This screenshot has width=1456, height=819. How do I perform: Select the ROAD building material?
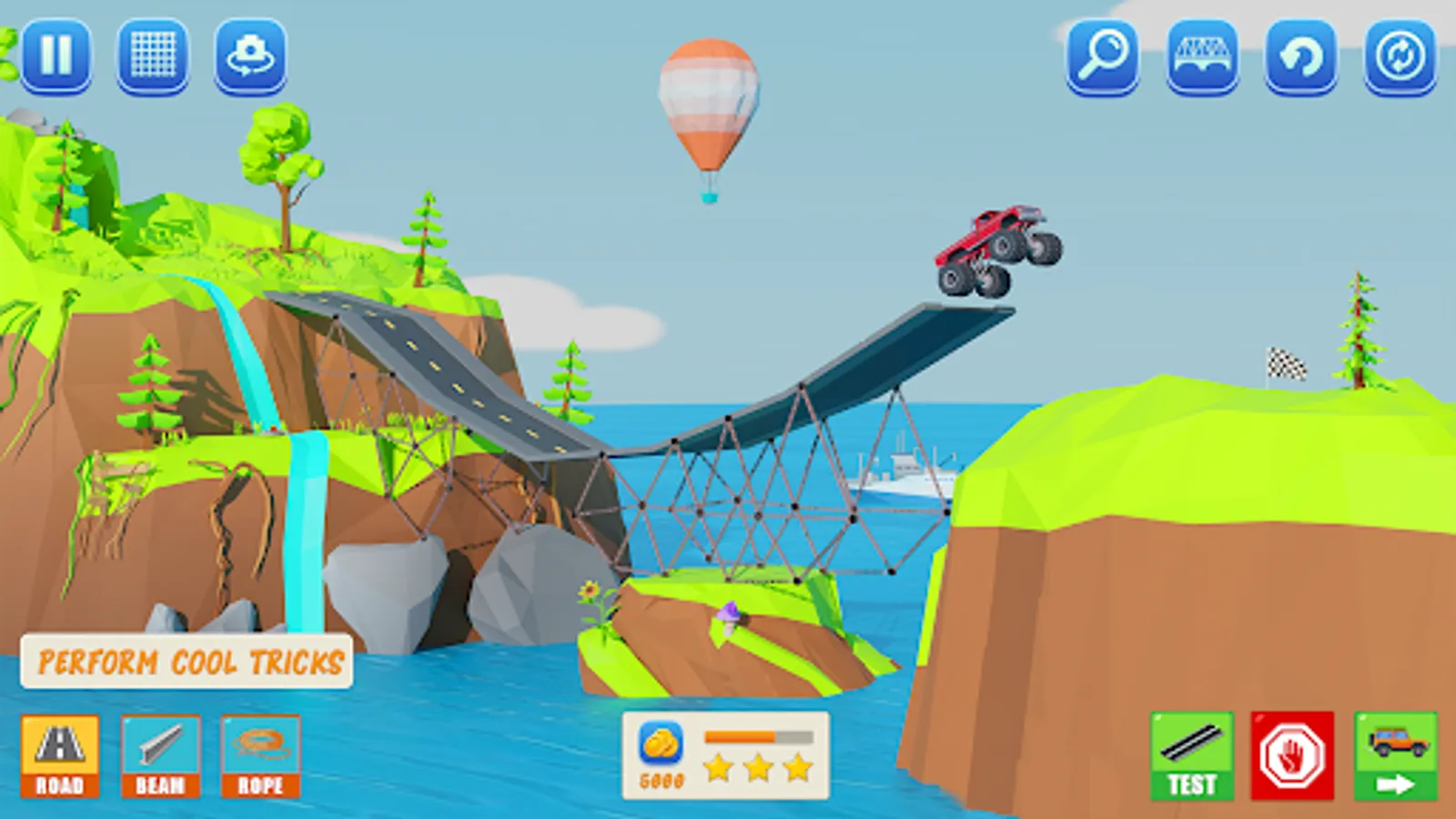pyautogui.click(x=59, y=755)
